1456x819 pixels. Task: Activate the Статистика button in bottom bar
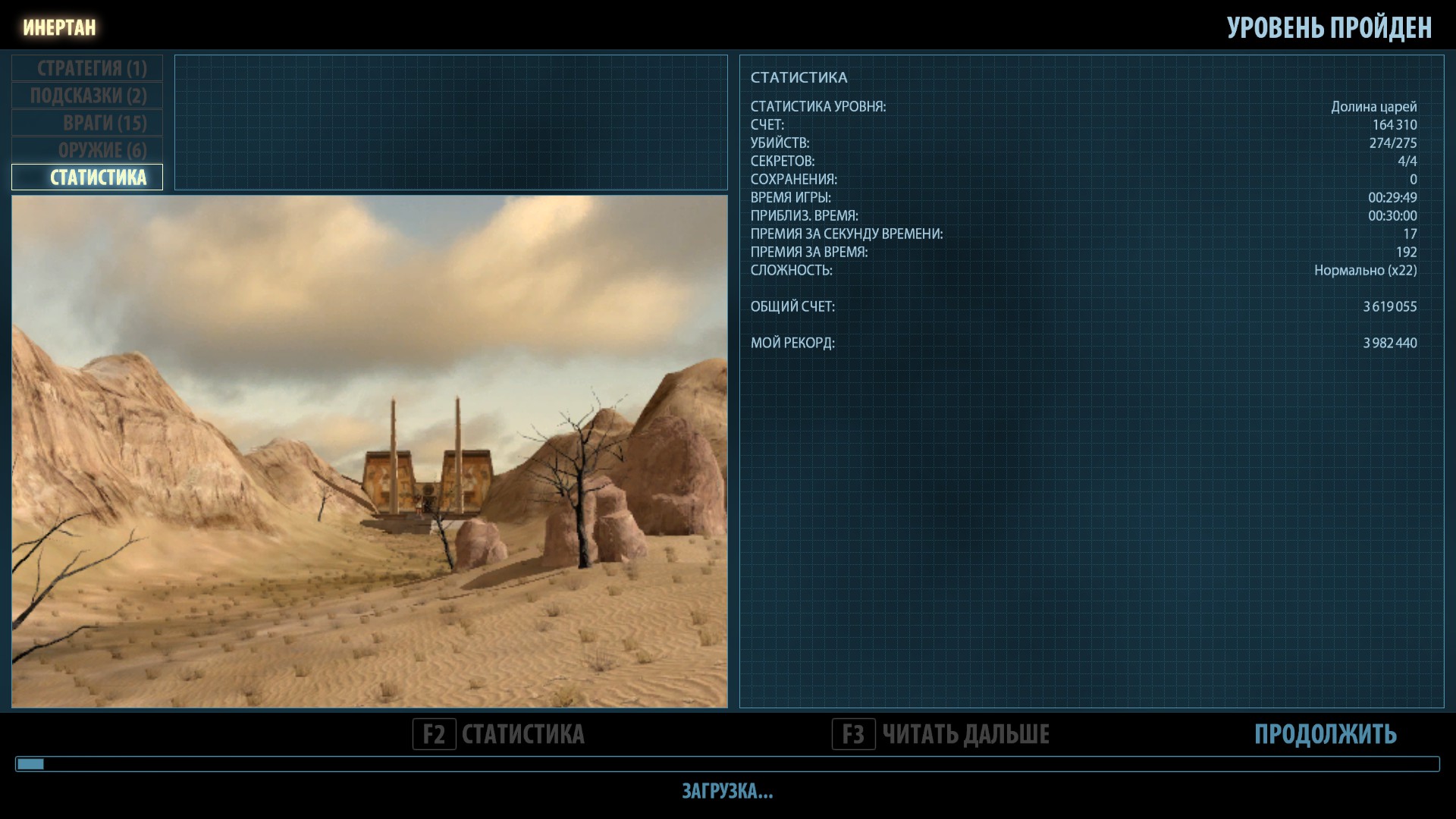click(x=499, y=734)
